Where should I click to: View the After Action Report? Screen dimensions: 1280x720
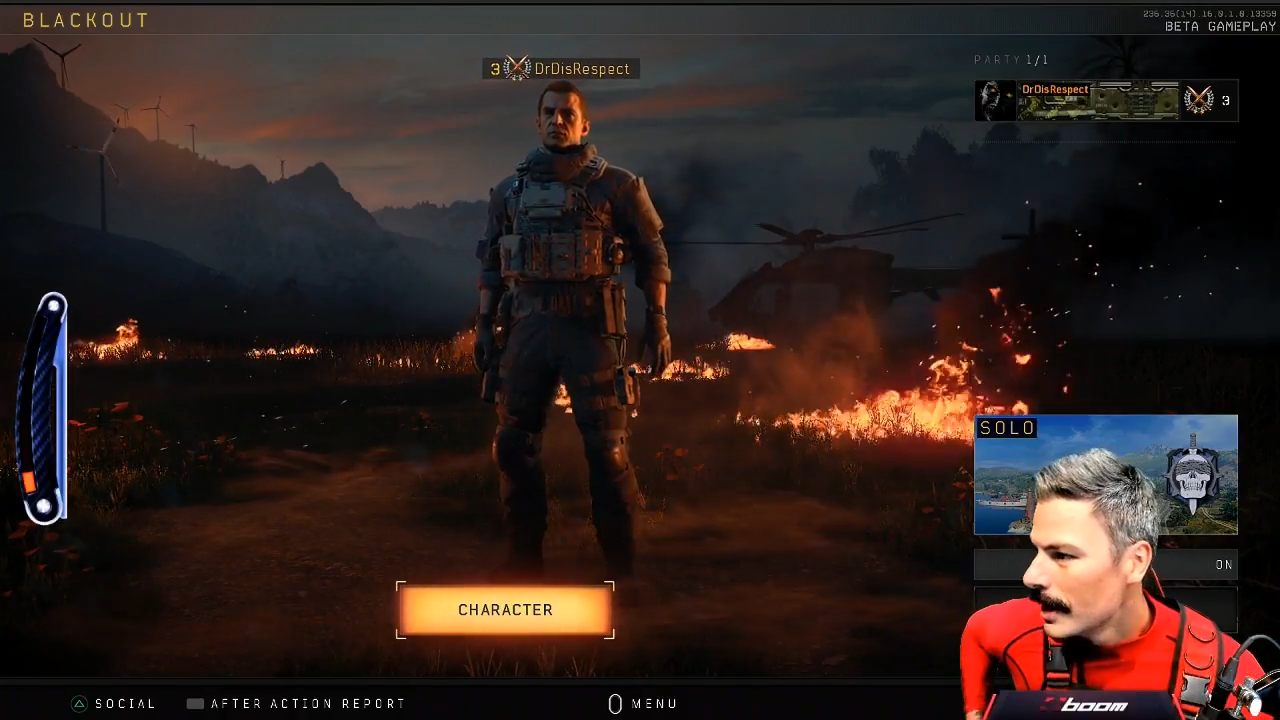click(296, 704)
